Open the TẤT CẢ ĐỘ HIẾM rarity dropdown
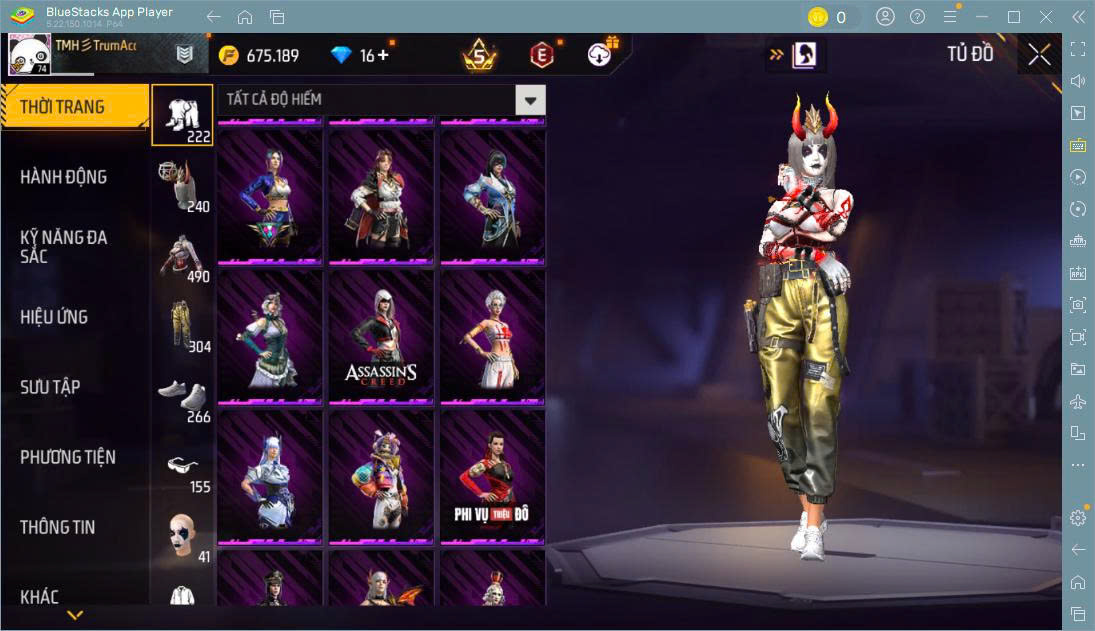The height and width of the screenshot is (631, 1095). coord(530,100)
